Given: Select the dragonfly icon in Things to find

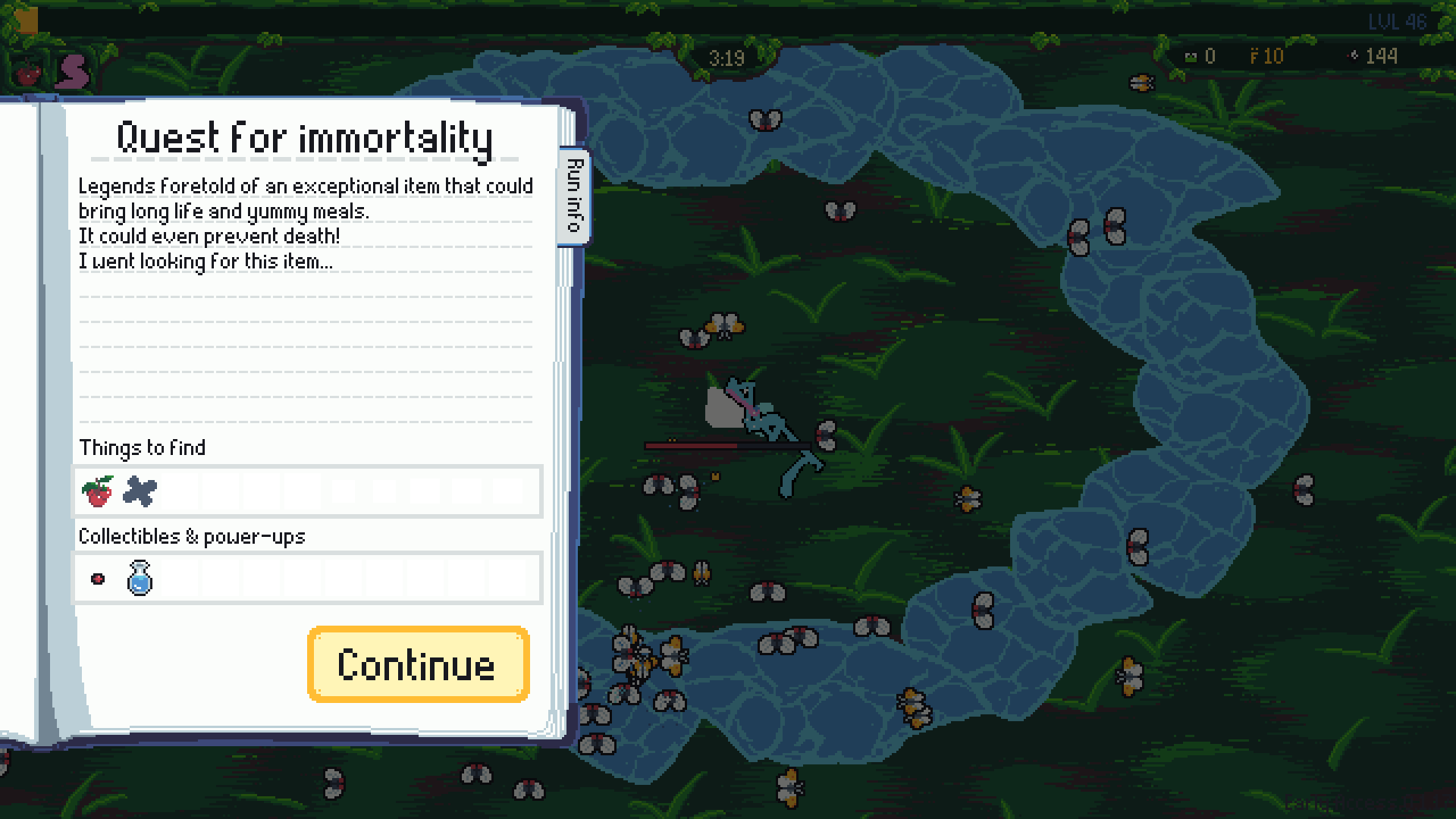Looking at the screenshot, I should 140,491.
